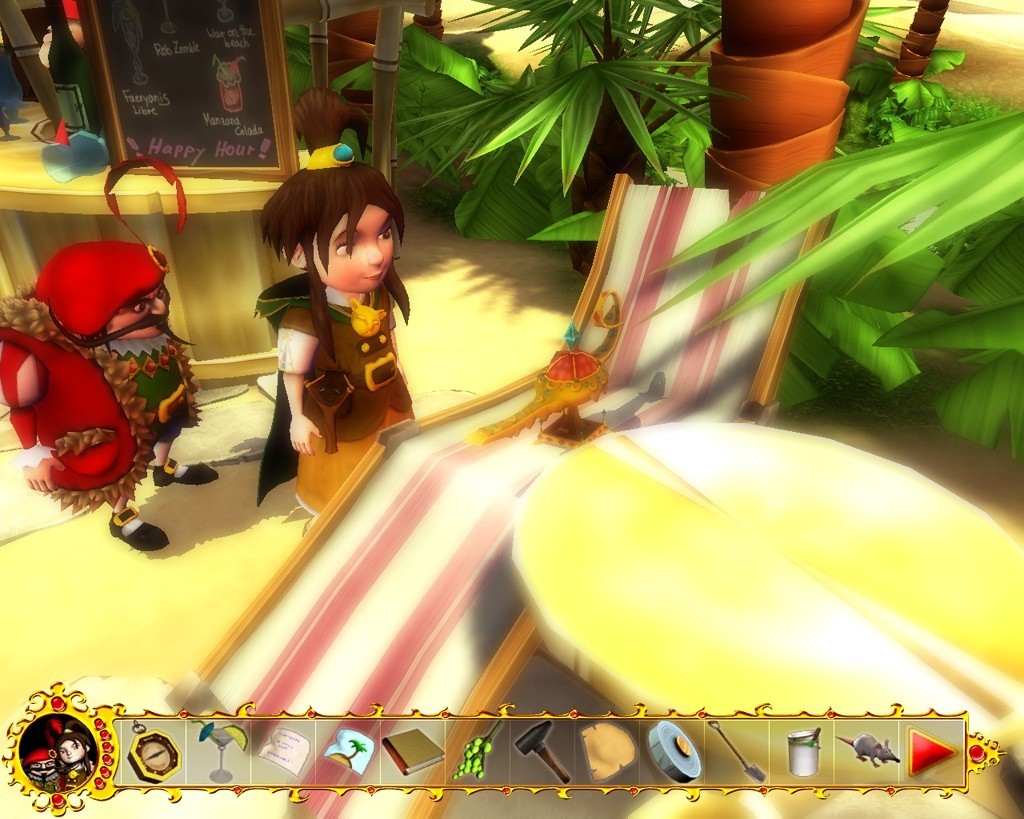Select the hammer in the inventory
This screenshot has width=1024, height=819.
pyautogui.click(x=542, y=751)
